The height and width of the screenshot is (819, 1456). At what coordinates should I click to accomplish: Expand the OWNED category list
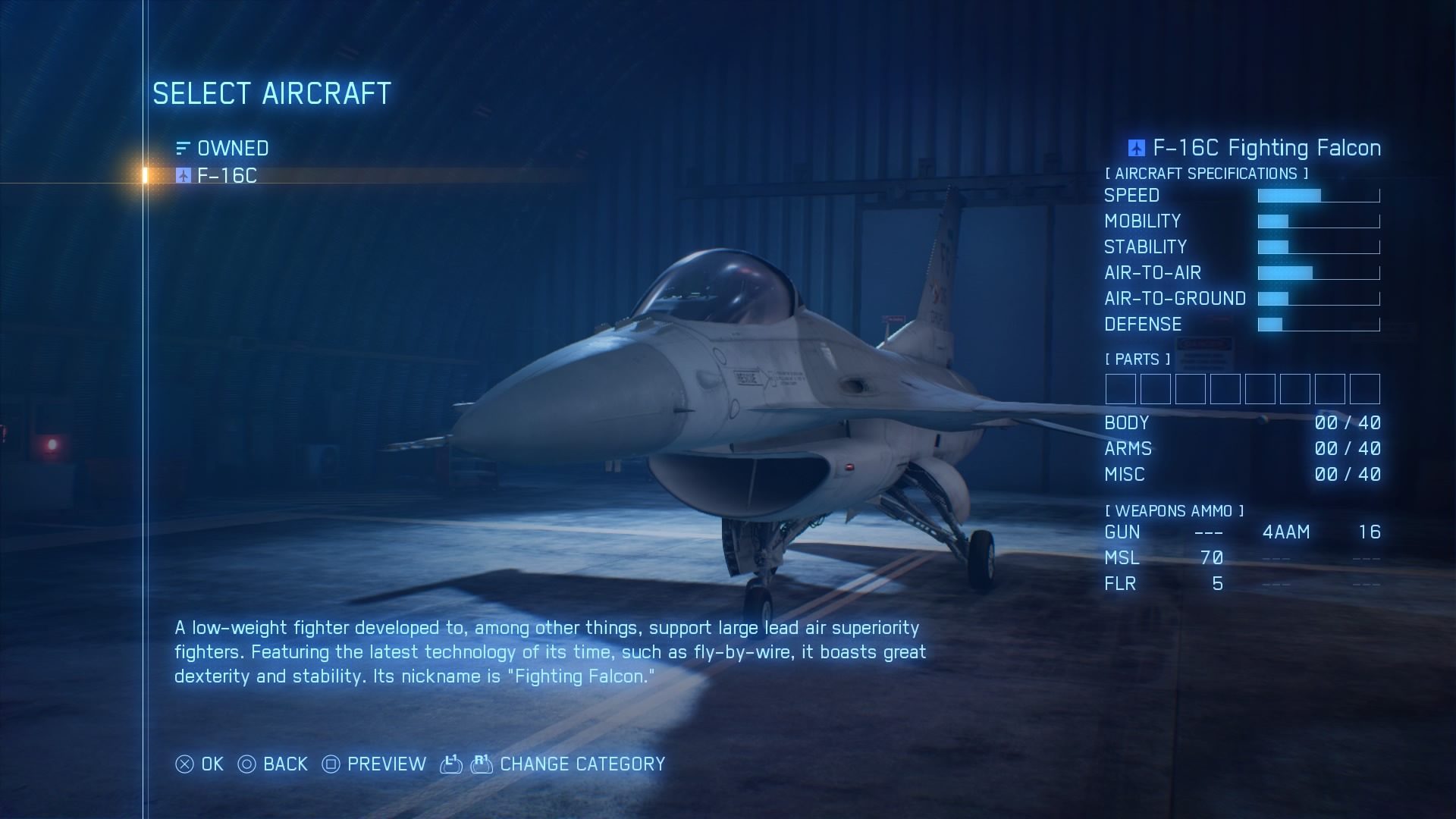(x=232, y=148)
